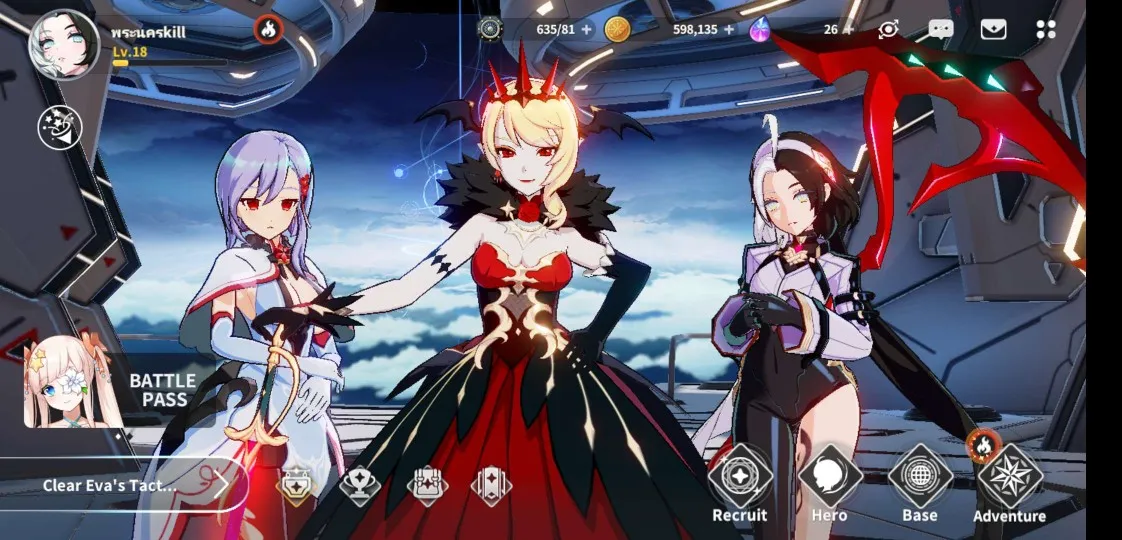Tap the red flame icon beside the player name

(x=268, y=30)
